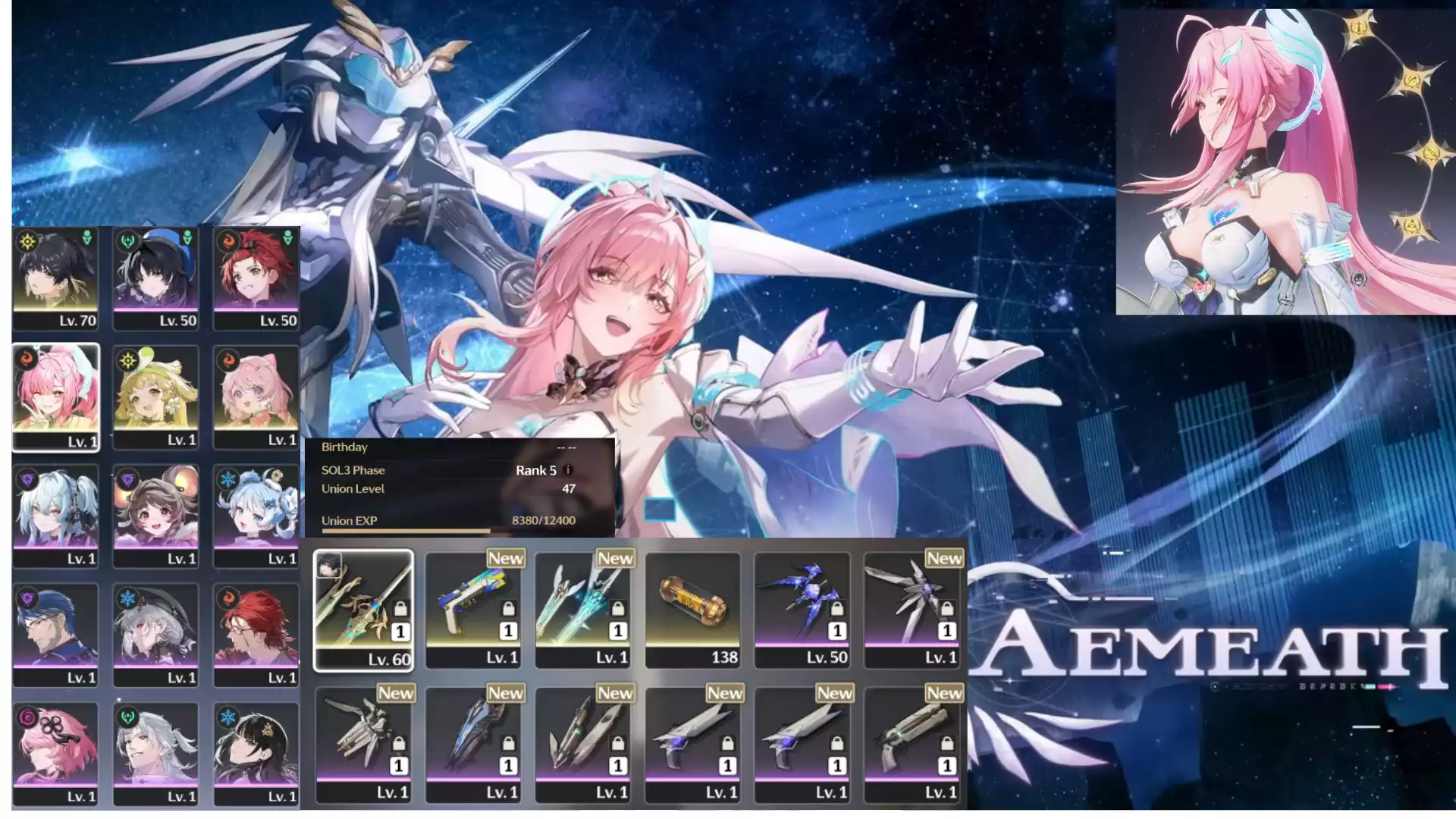The image size is (1456, 819).
Task: Pick the cyan twin blades weapon
Action: click(583, 610)
